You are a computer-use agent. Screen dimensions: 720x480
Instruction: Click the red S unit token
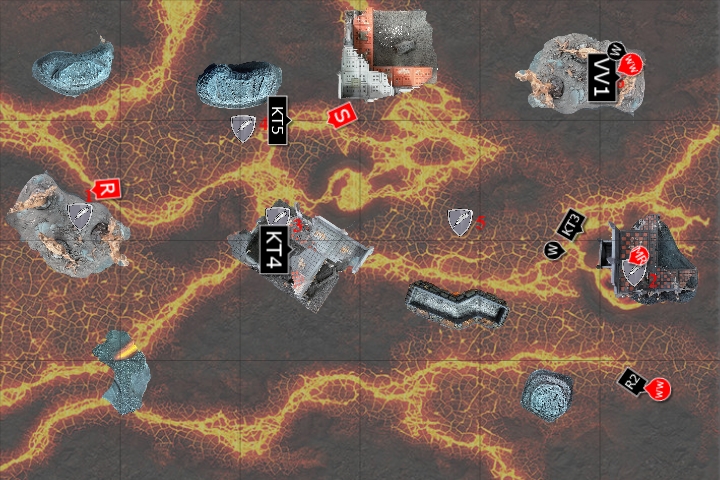[x=342, y=116]
